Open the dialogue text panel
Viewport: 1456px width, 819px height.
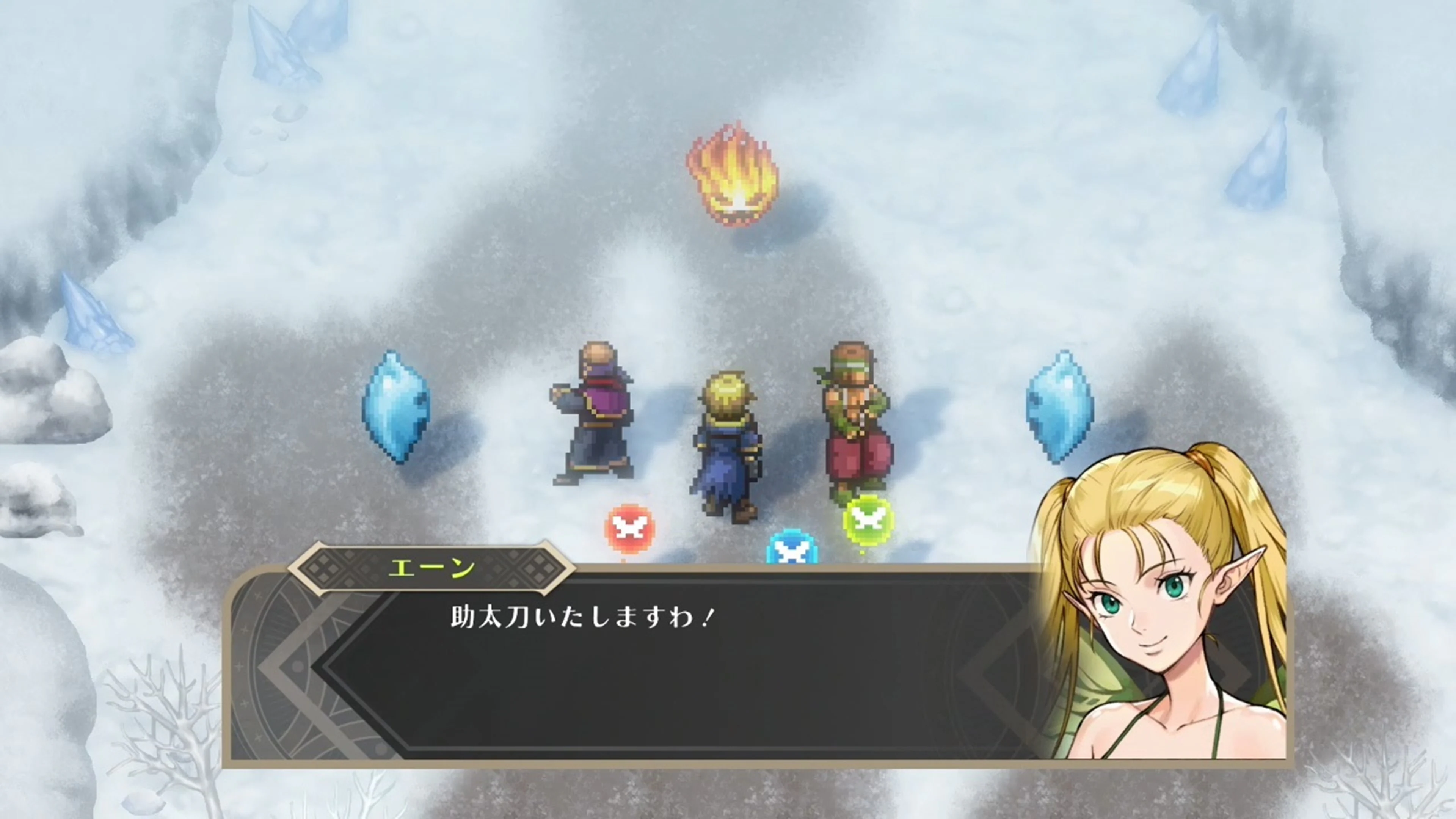point(678,667)
